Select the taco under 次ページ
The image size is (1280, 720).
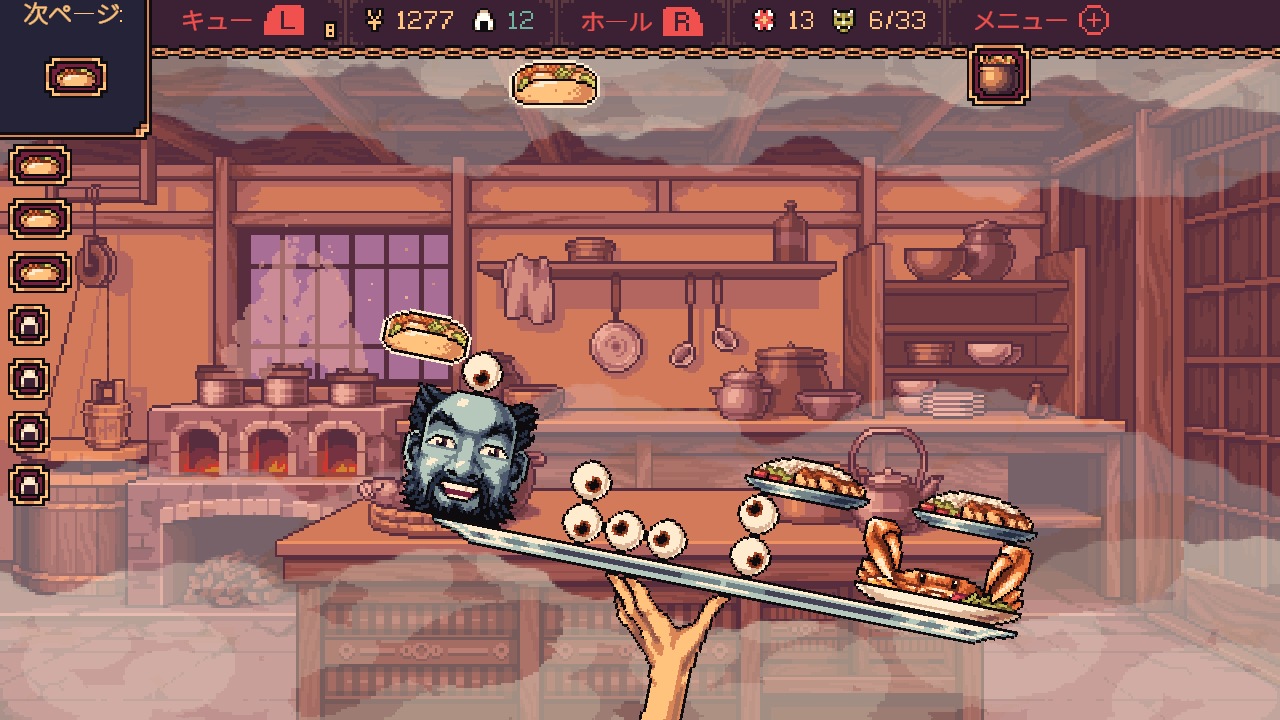[x=74, y=77]
